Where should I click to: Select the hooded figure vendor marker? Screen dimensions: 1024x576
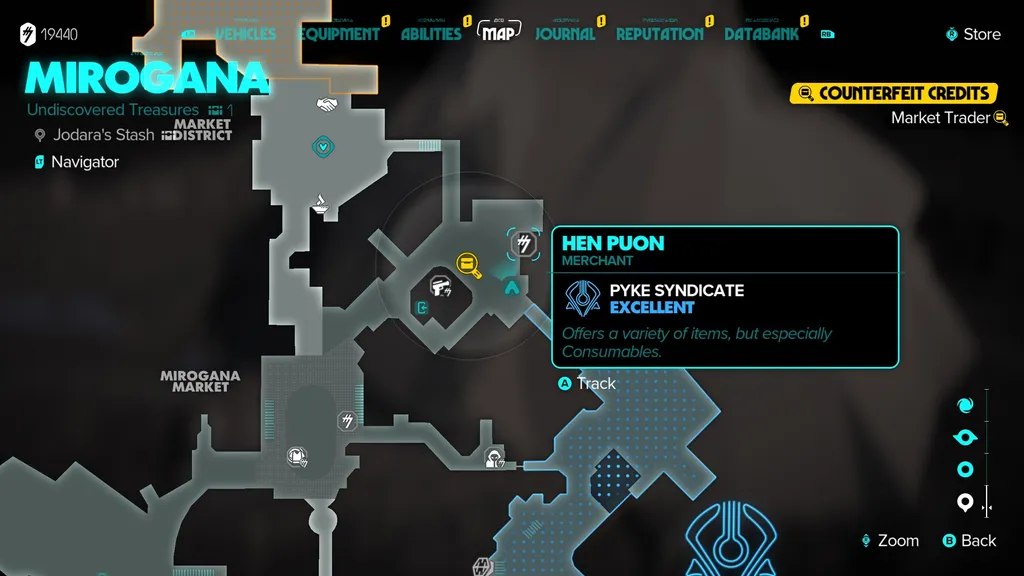(x=493, y=458)
